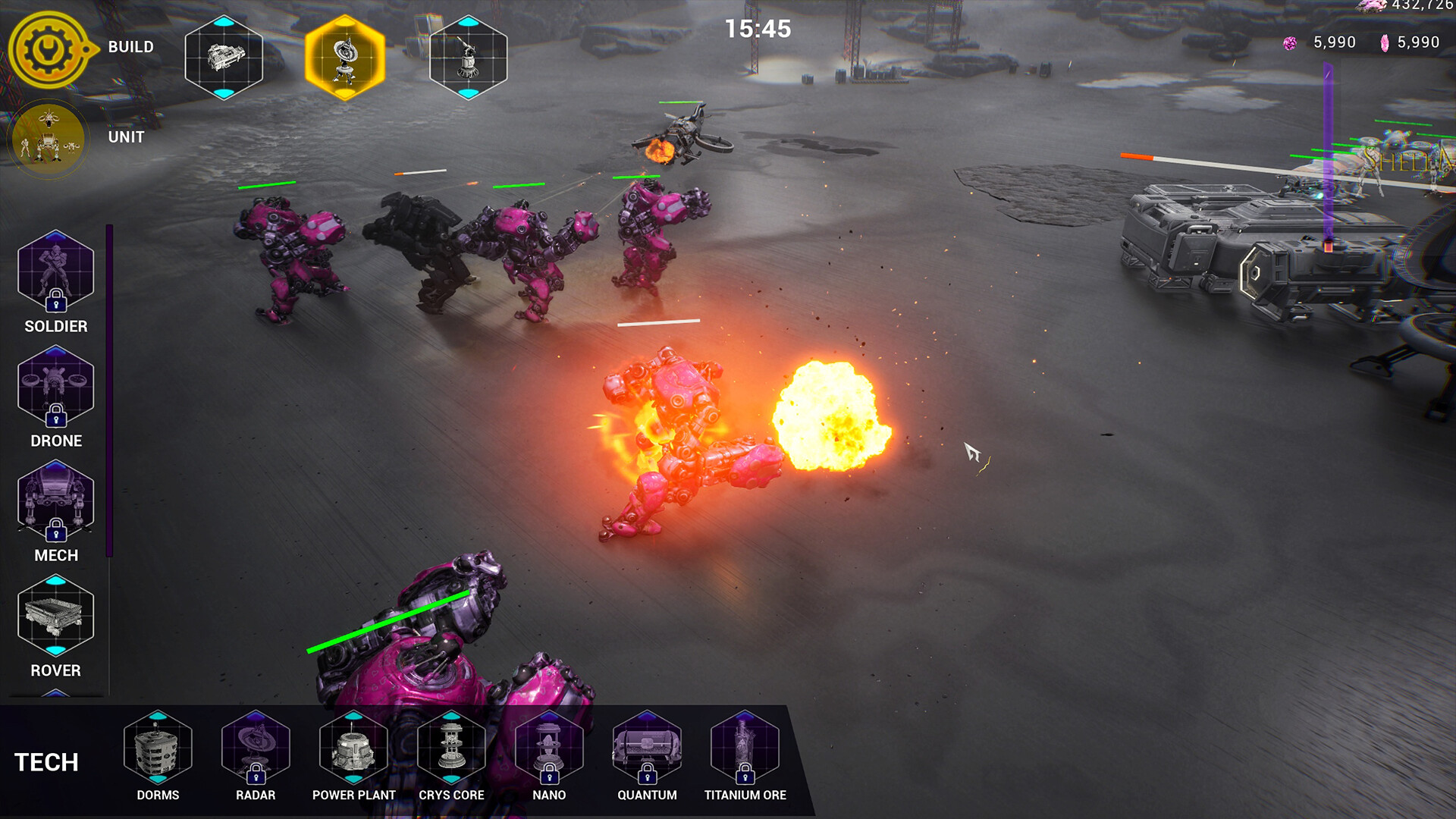Build a Rover unit
1456x819 pixels.
coord(55,615)
